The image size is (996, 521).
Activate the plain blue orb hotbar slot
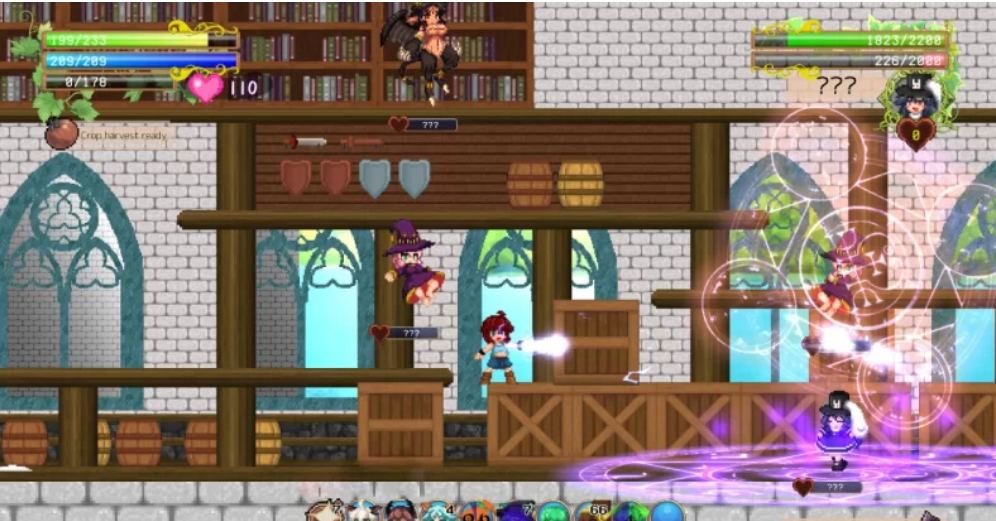point(668,512)
